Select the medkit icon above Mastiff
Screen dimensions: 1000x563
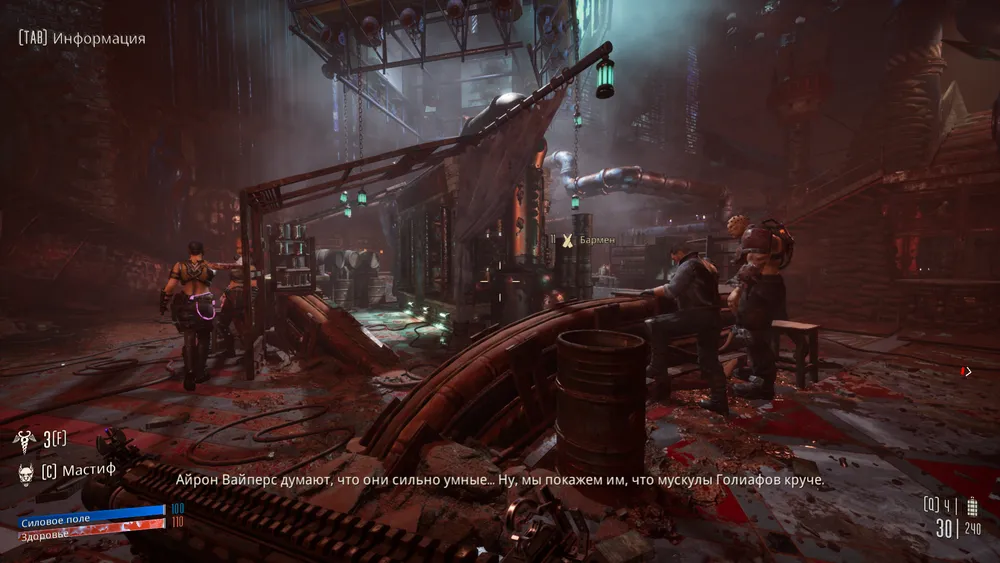point(22,438)
